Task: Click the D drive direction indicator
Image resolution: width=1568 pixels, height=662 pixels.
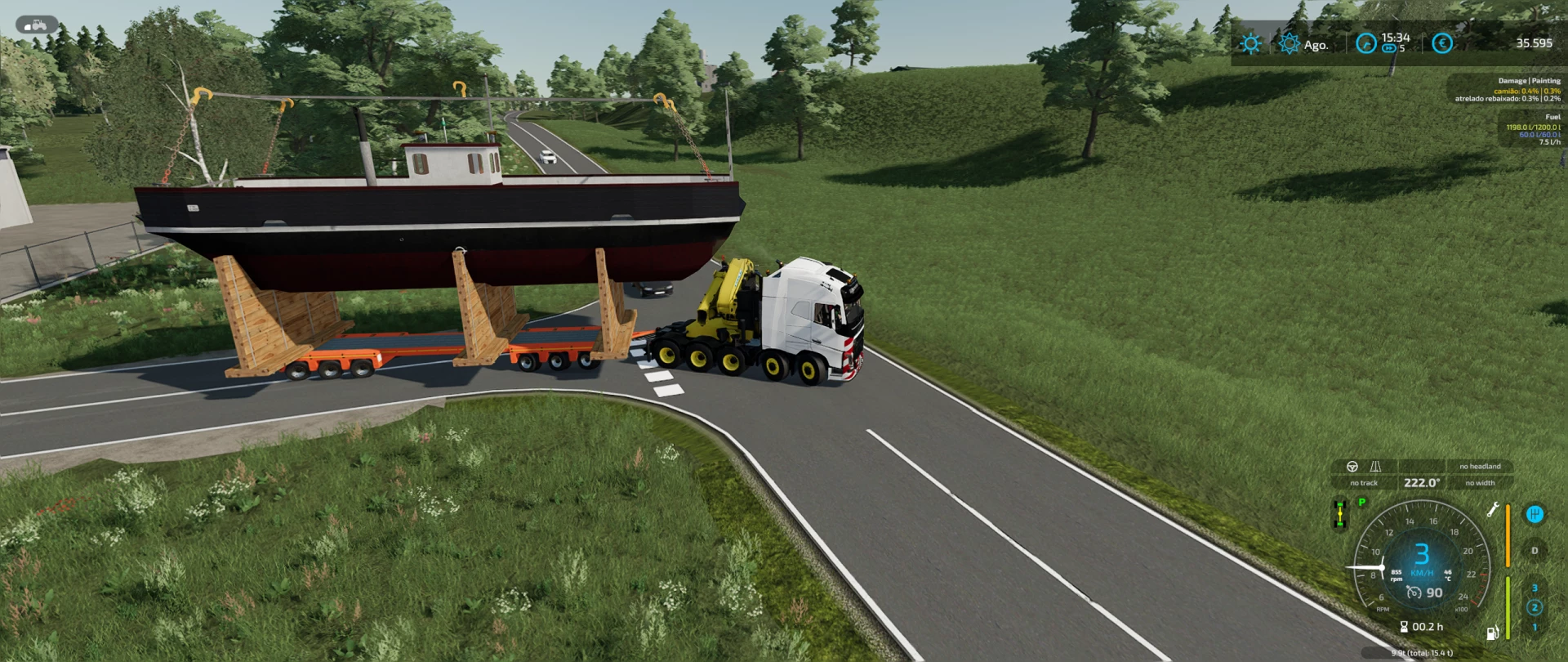Action: coord(1535,551)
